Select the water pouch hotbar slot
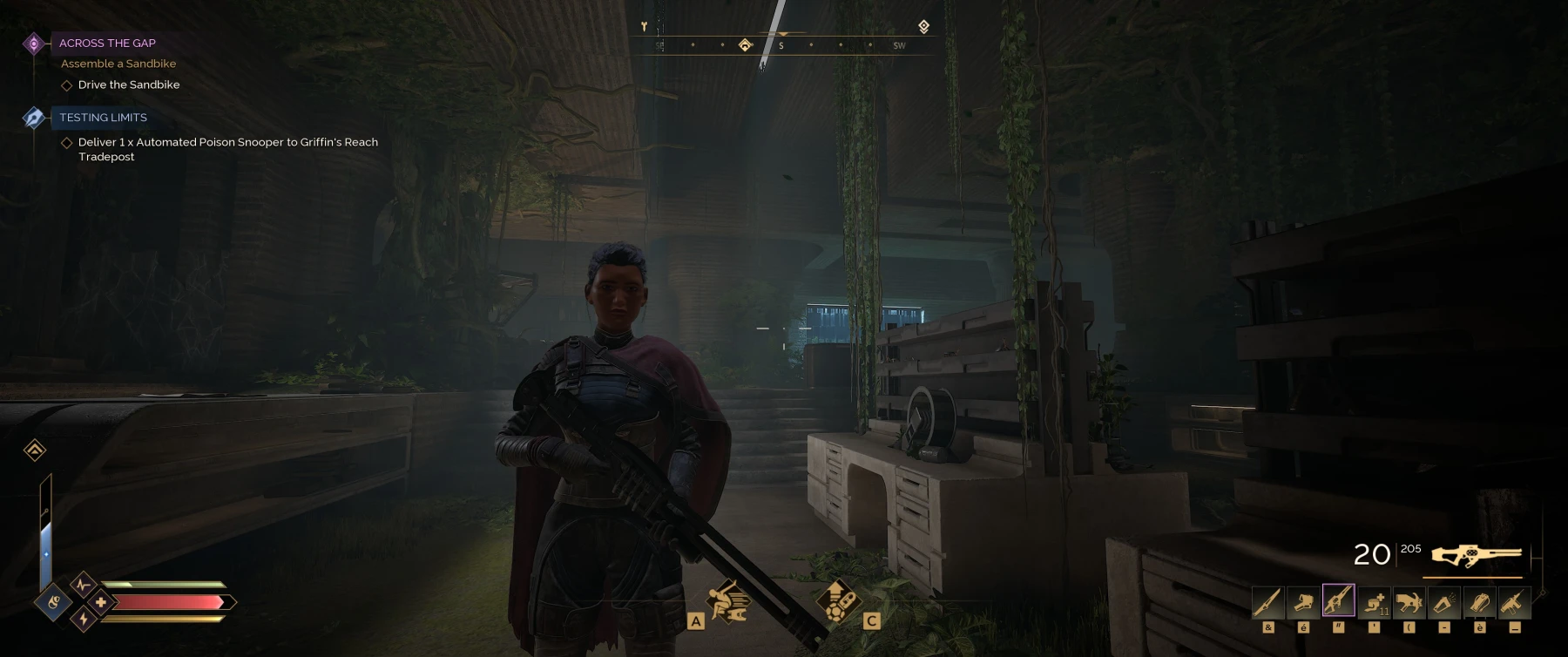Viewport: 1568px width, 657px height. point(1479,602)
